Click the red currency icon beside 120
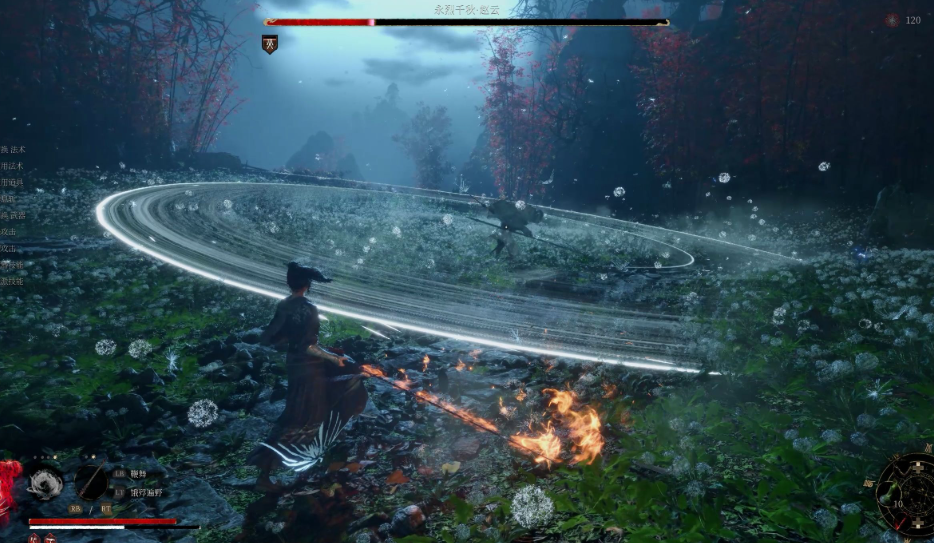Viewport: 934px width, 543px height. click(892, 20)
